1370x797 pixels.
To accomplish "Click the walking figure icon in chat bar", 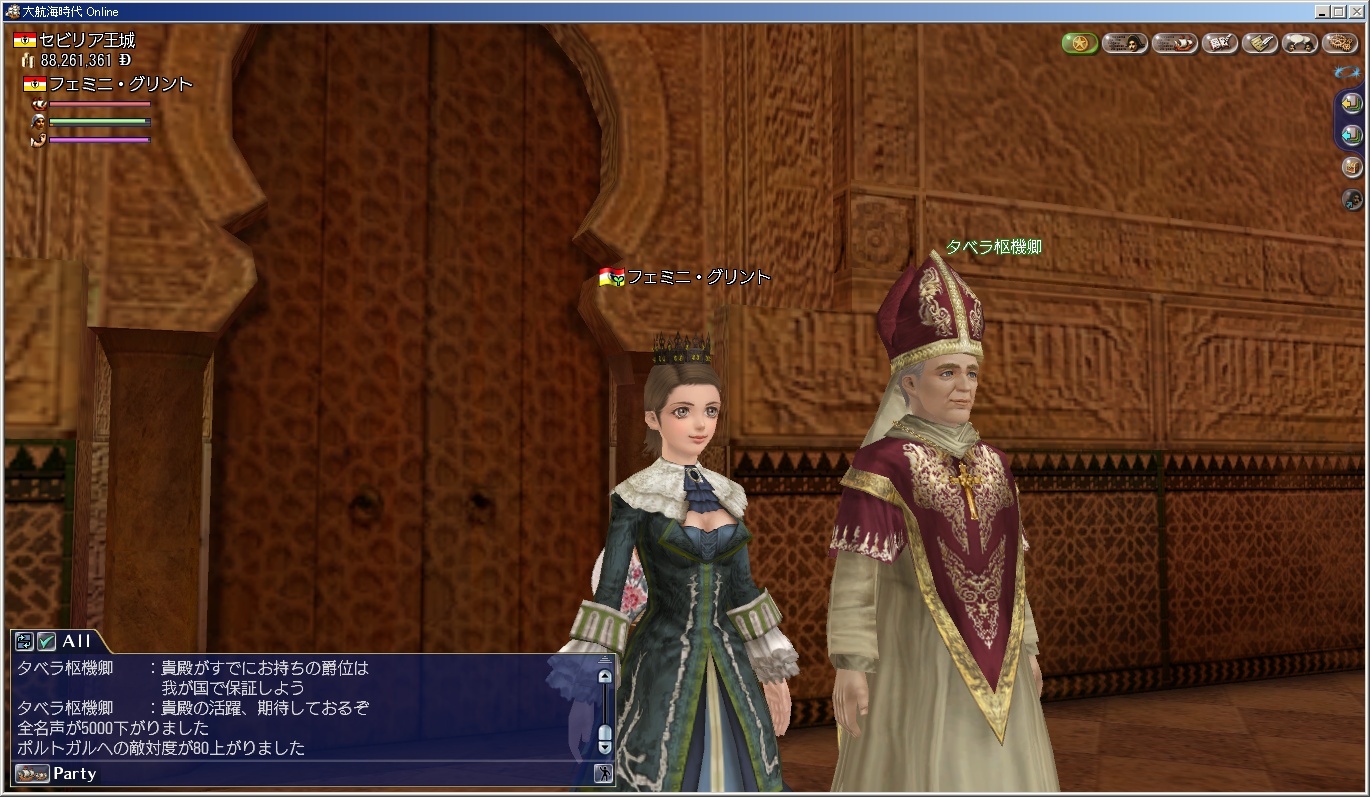I will pyautogui.click(x=603, y=773).
